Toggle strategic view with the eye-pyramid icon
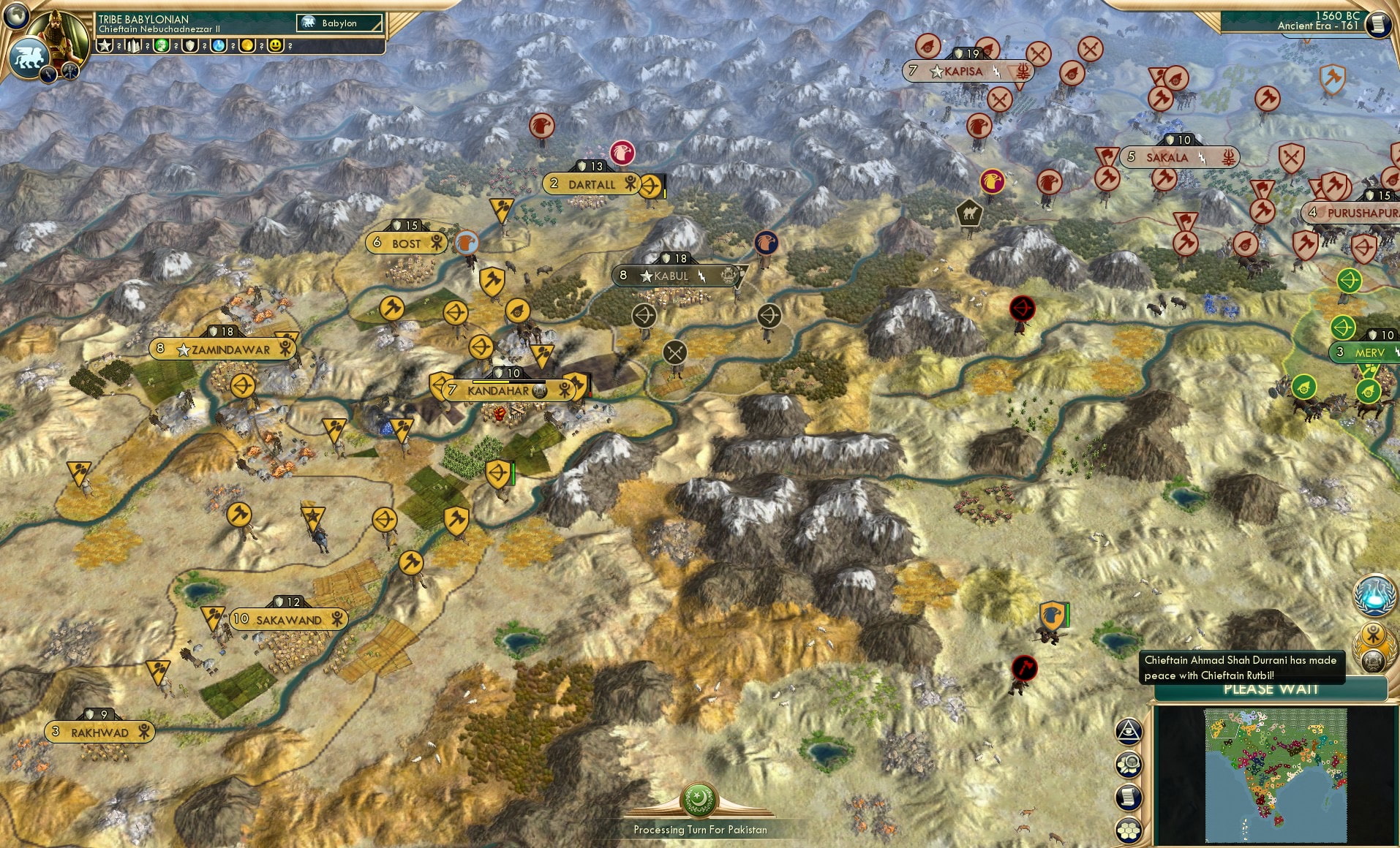 click(1128, 732)
